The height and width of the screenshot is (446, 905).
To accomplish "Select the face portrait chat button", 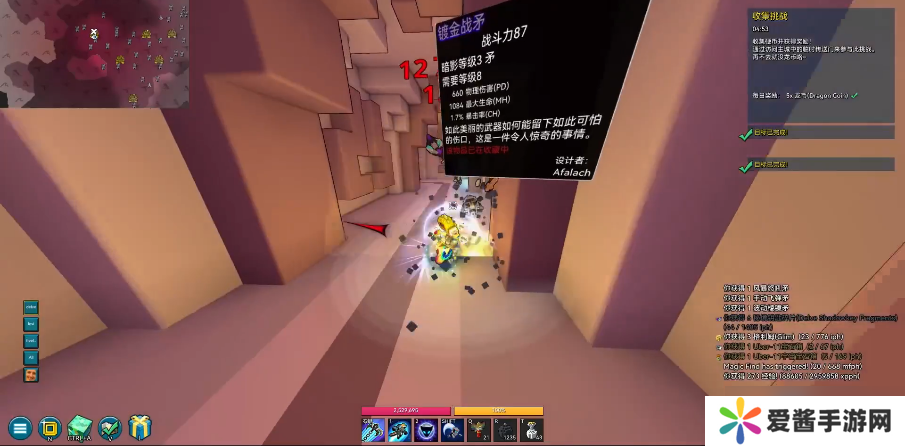I will (x=31, y=375).
